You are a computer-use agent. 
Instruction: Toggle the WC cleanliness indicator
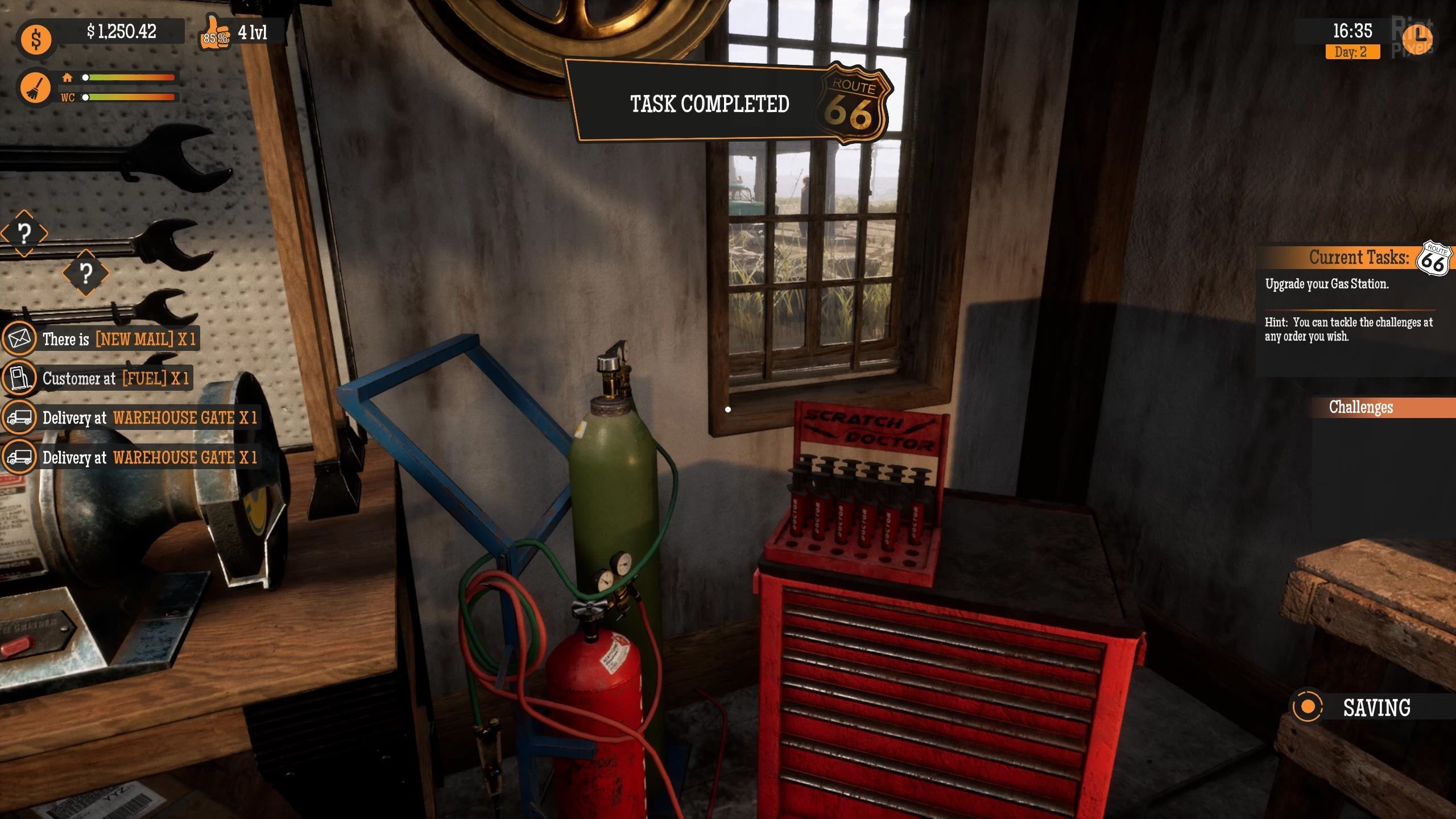pos(67,98)
